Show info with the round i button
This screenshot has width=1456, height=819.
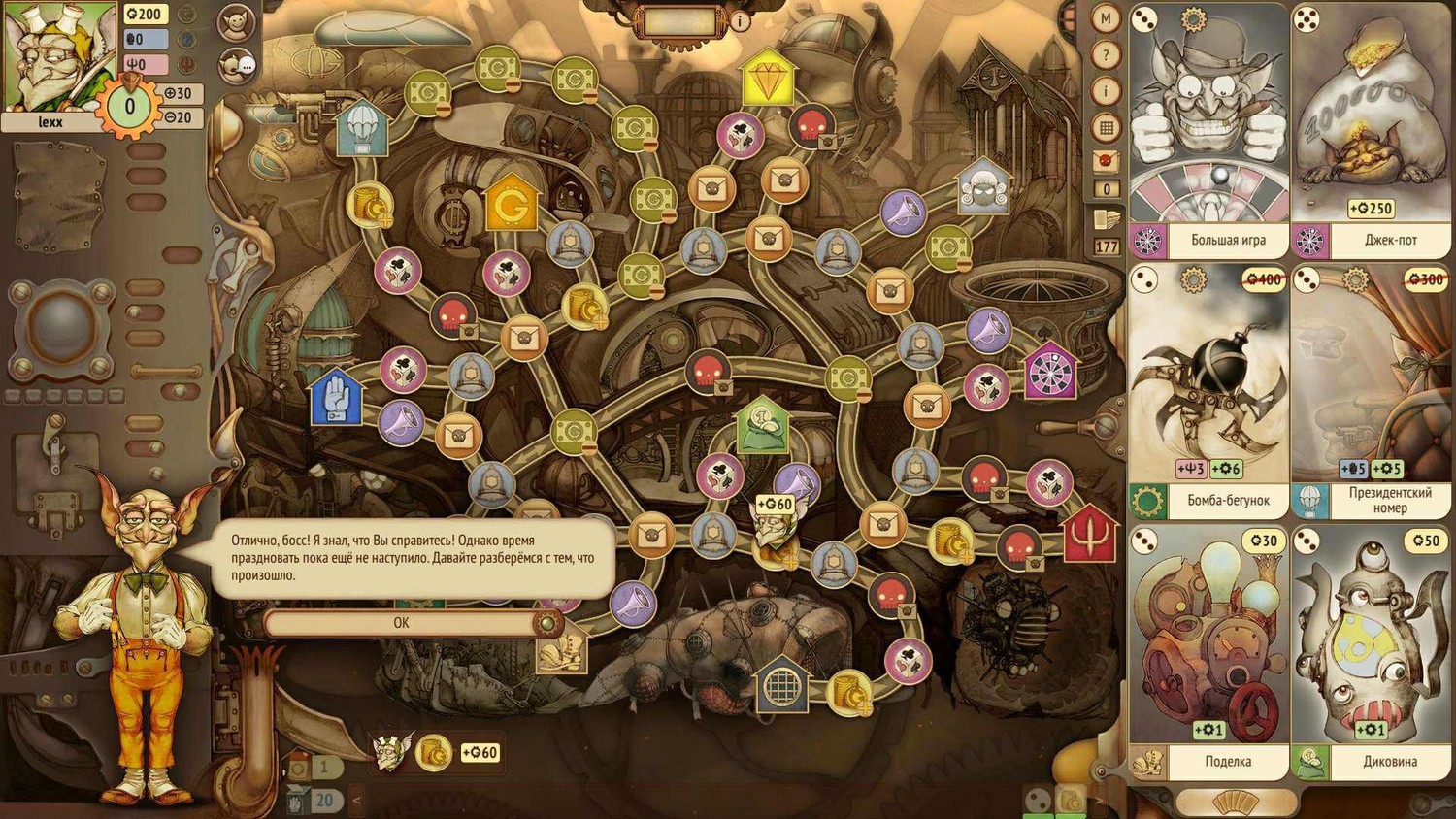tap(1106, 91)
